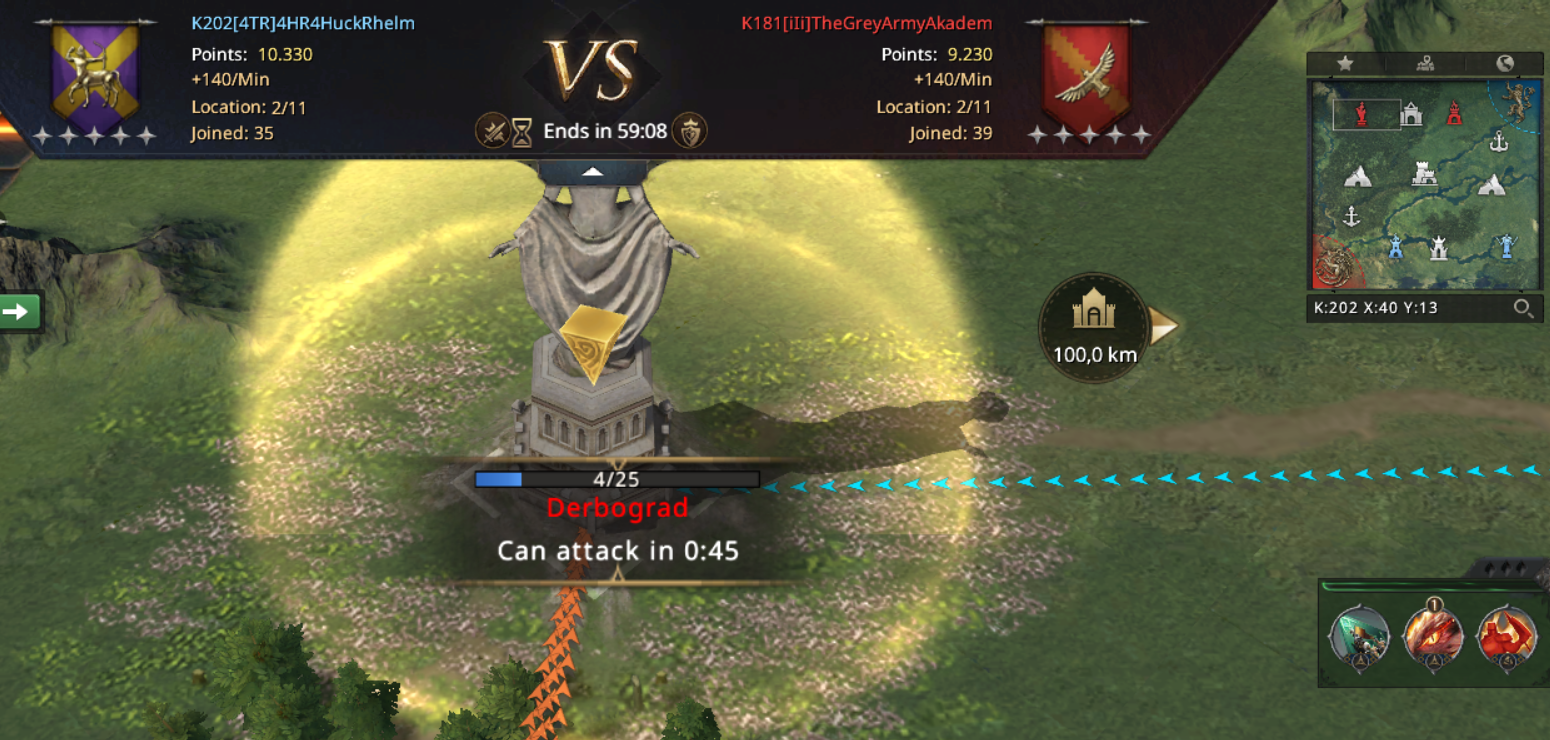Open the crossed swords battle icon

[x=491, y=131]
